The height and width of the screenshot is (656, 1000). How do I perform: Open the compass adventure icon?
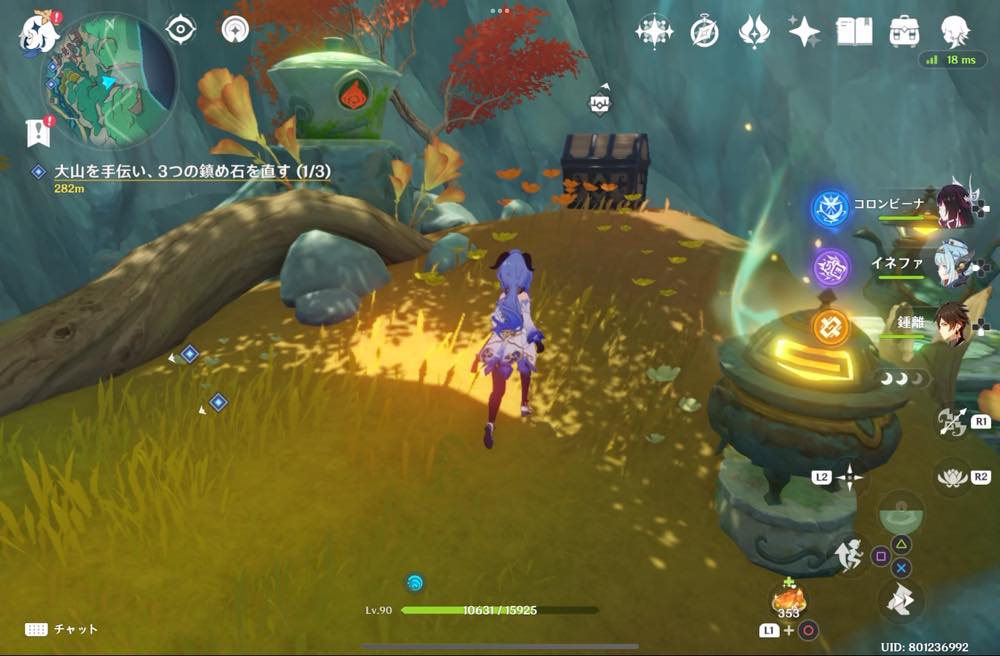pos(704,32)
